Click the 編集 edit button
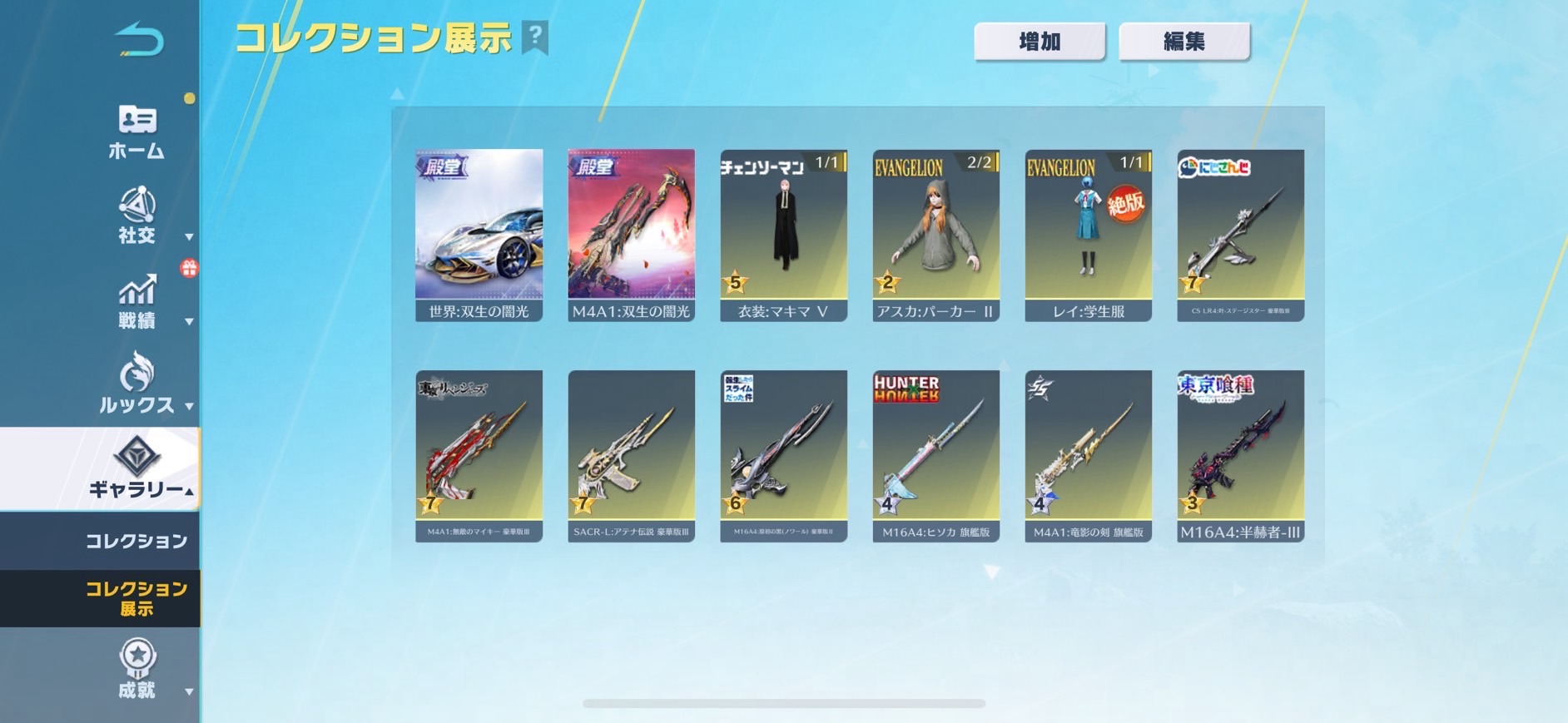Viewport: 1568px width, 723px height. coord(1183,42)
